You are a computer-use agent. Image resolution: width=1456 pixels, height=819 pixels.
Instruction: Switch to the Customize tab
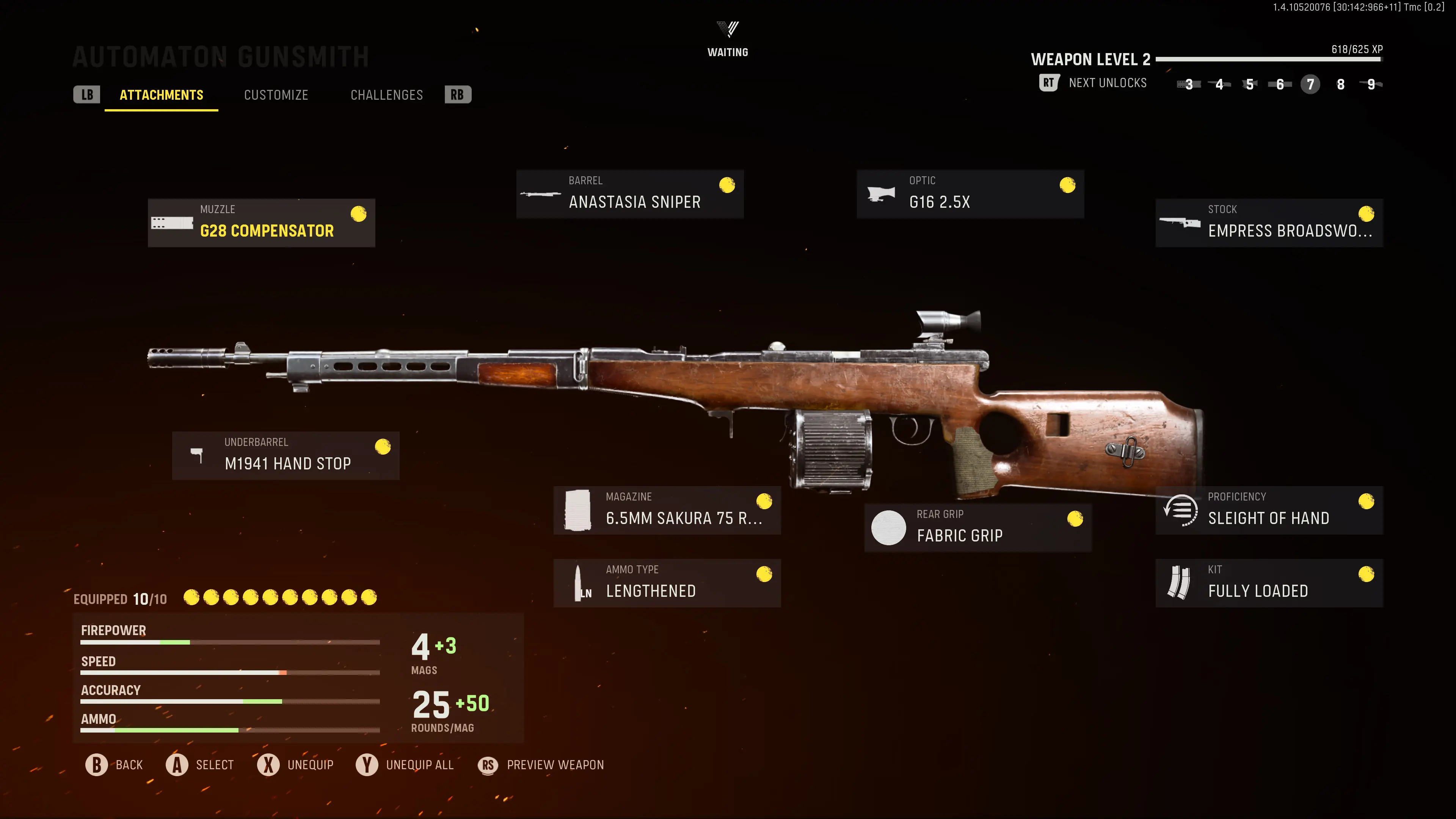(276, 94)
